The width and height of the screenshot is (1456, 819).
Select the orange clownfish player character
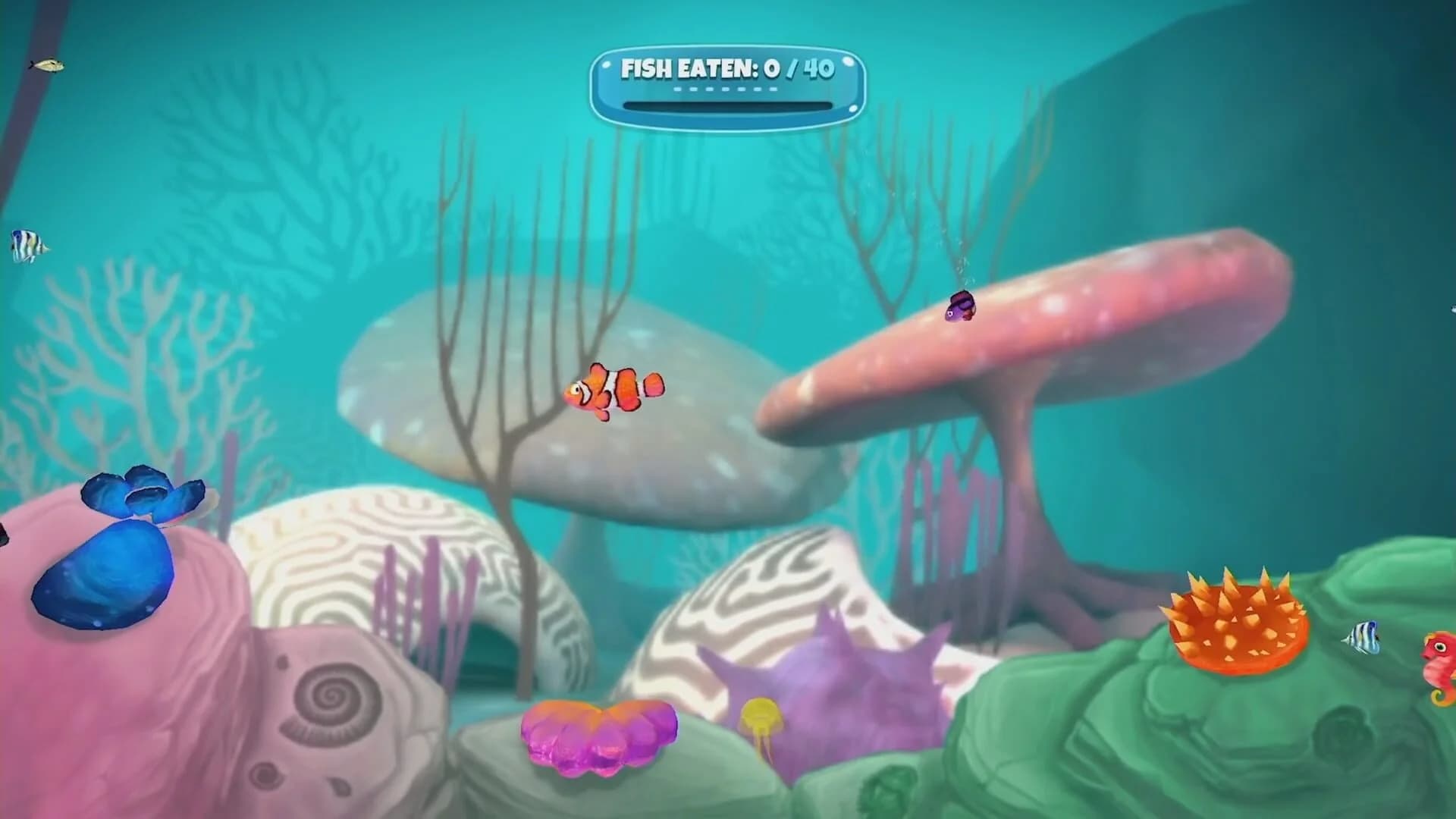pos(614,389)
